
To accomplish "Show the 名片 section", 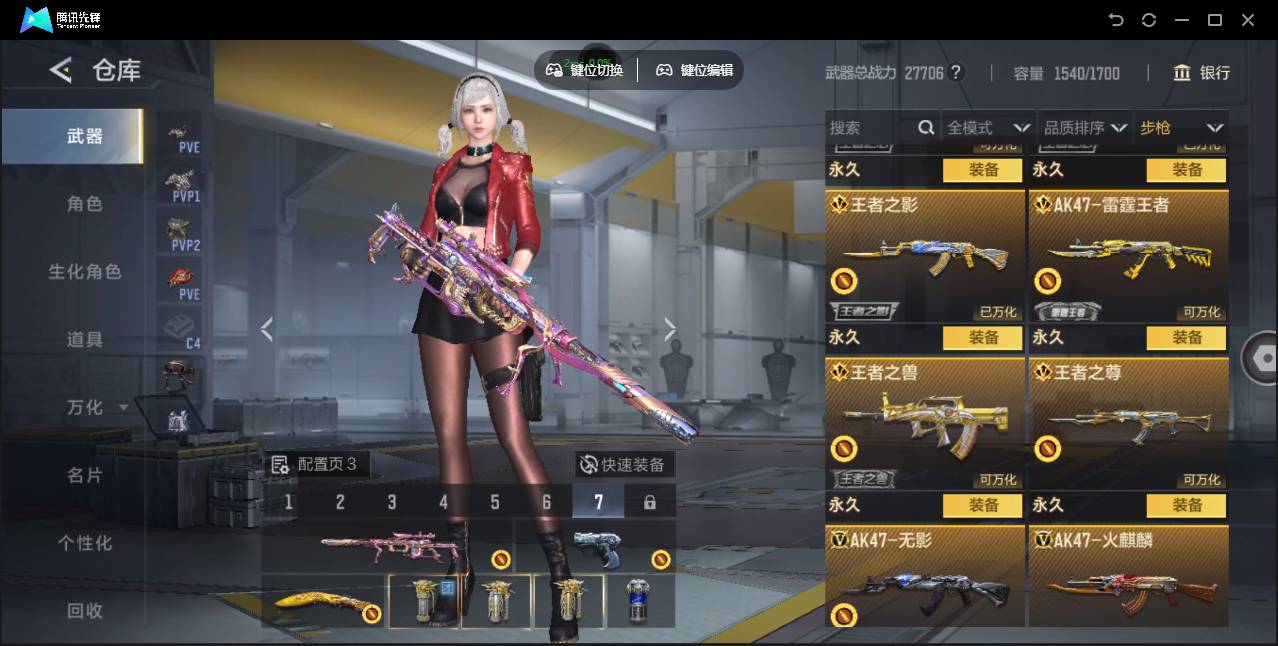I will tap(84, 476).
